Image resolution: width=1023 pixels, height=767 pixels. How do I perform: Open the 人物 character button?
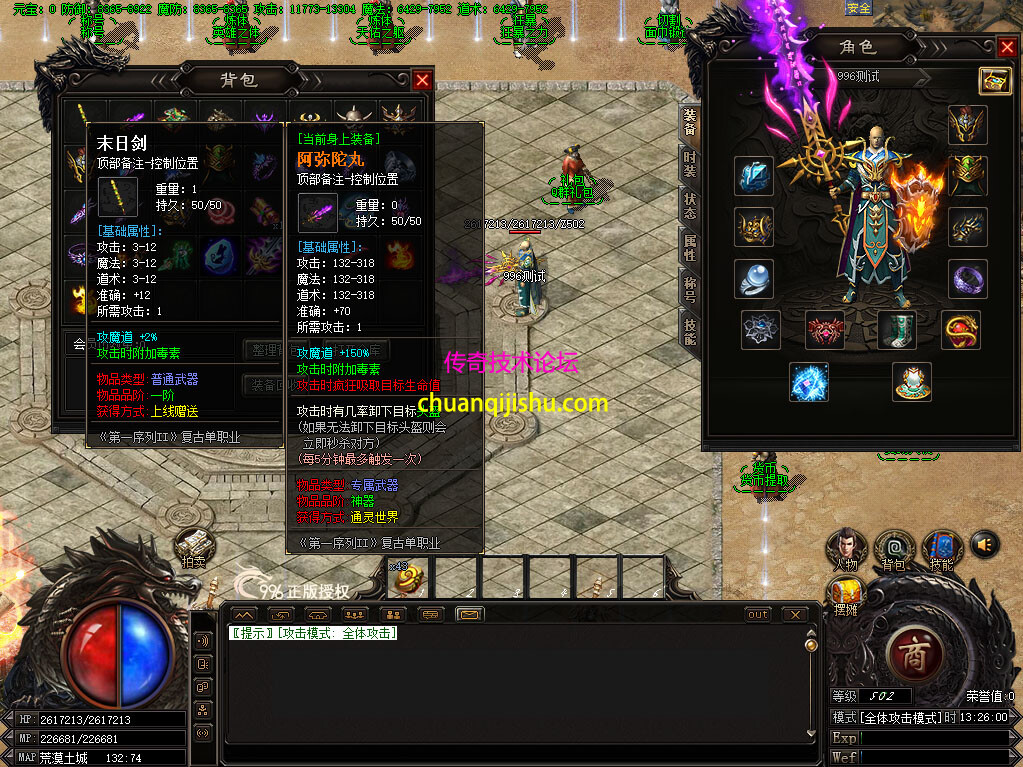click(846, 548)
